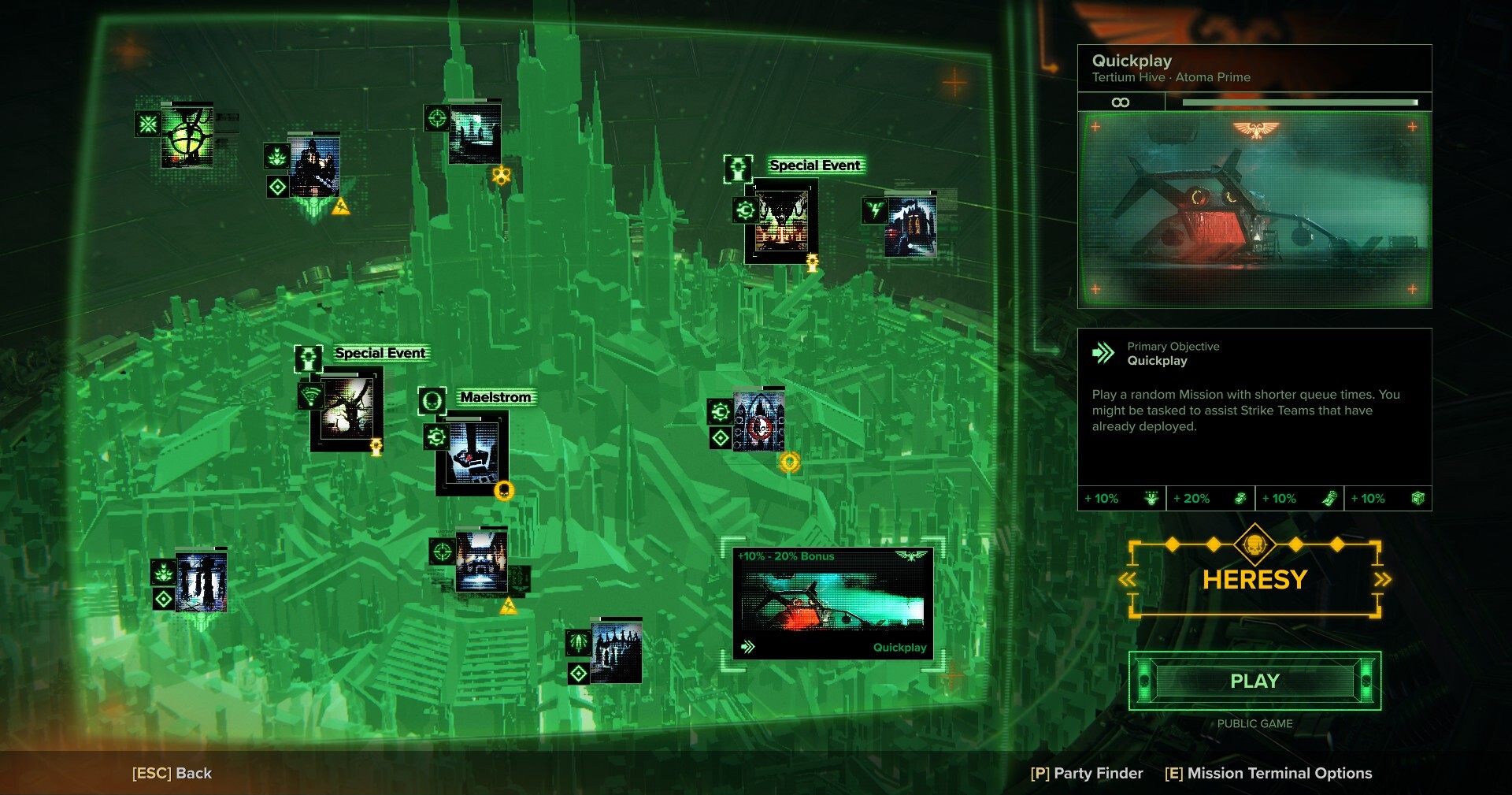The image size is (1512, 795).
Task: Click the infinity symbol above the mission preview
Action: click(1121, 102)
